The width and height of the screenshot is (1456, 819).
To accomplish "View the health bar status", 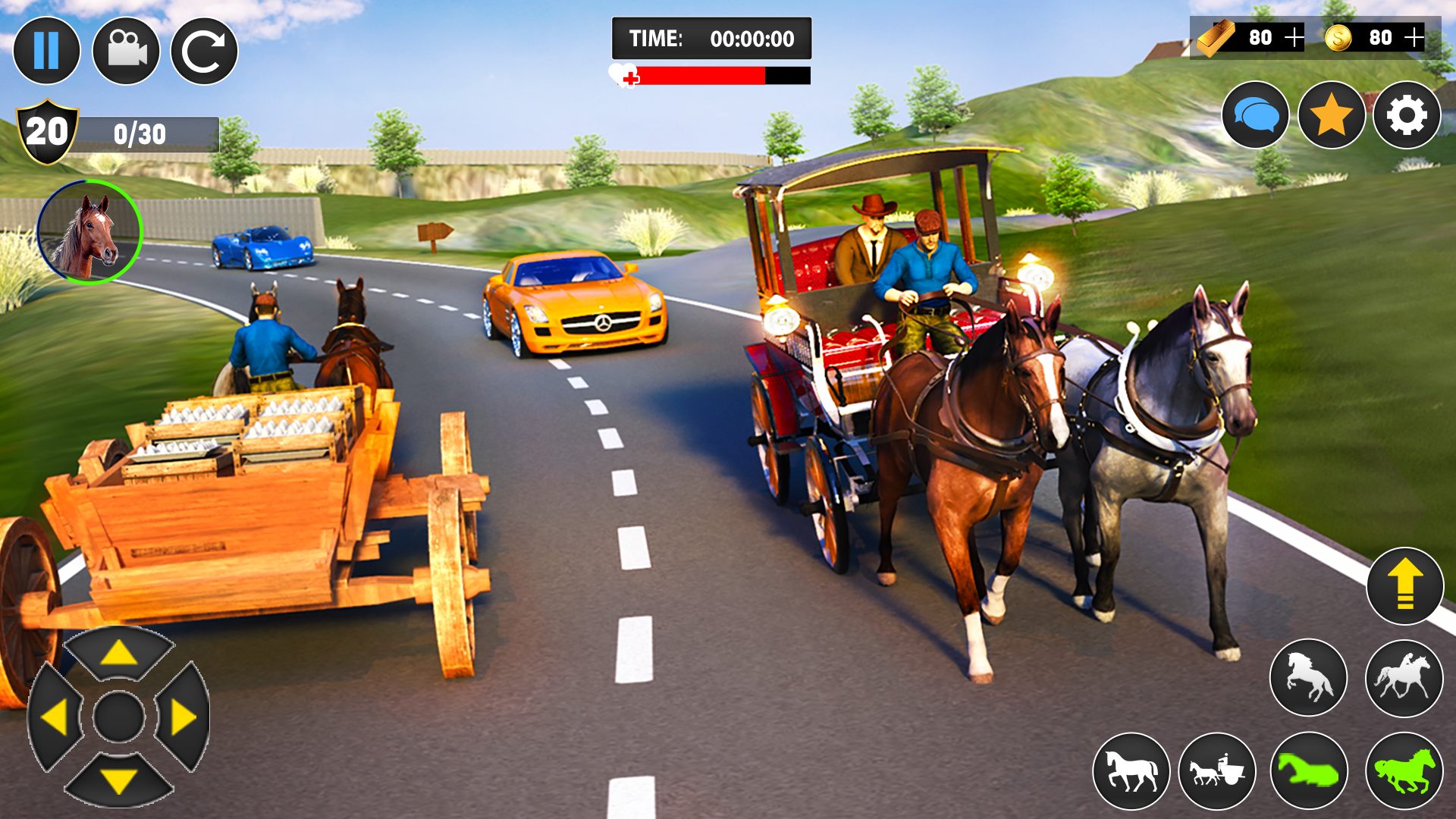I will [709, 76].
